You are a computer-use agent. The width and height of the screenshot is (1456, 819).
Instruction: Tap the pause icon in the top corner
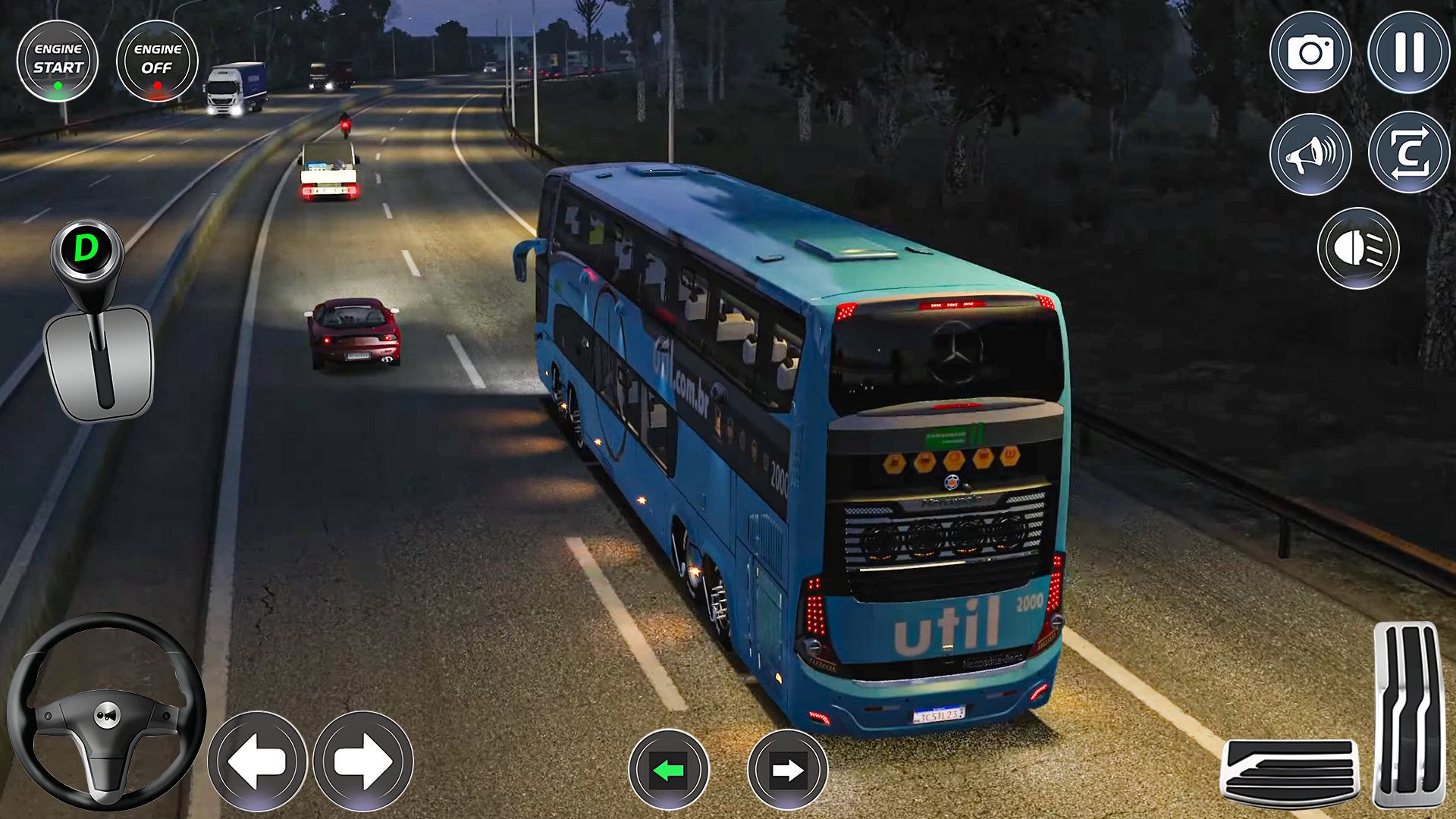tap(1407, 53)
